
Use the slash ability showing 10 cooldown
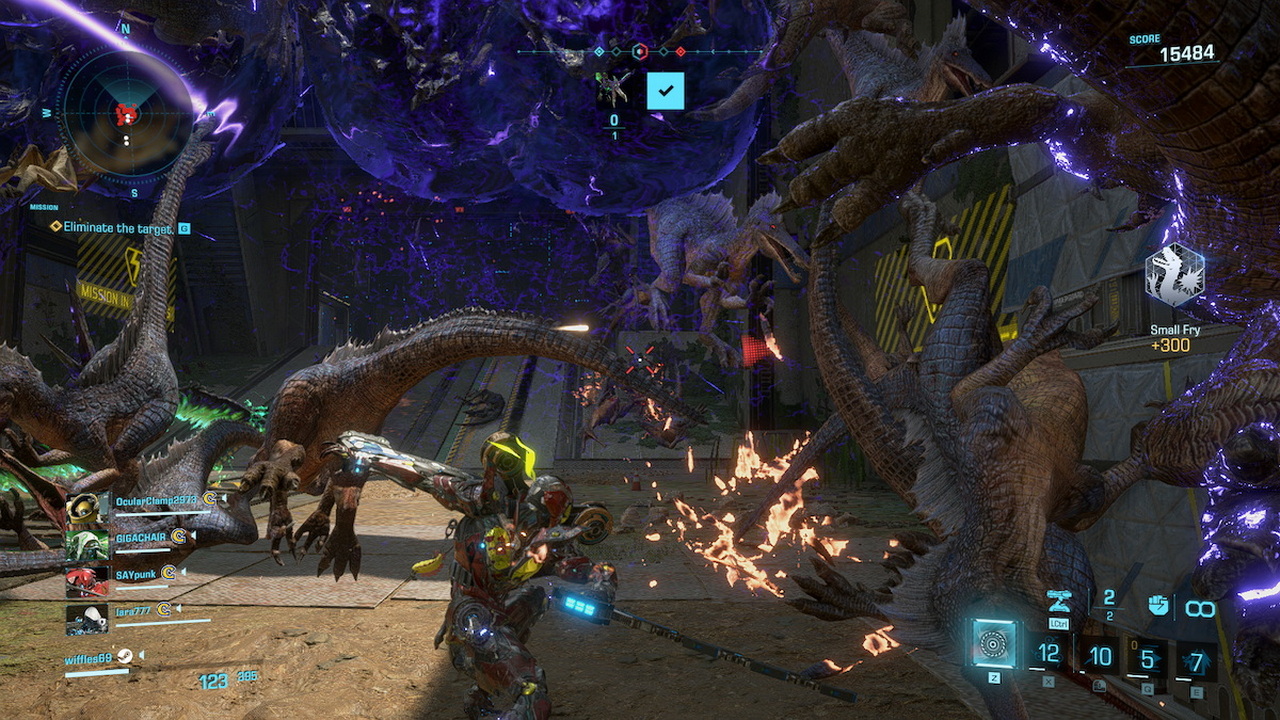[1099, 657]
